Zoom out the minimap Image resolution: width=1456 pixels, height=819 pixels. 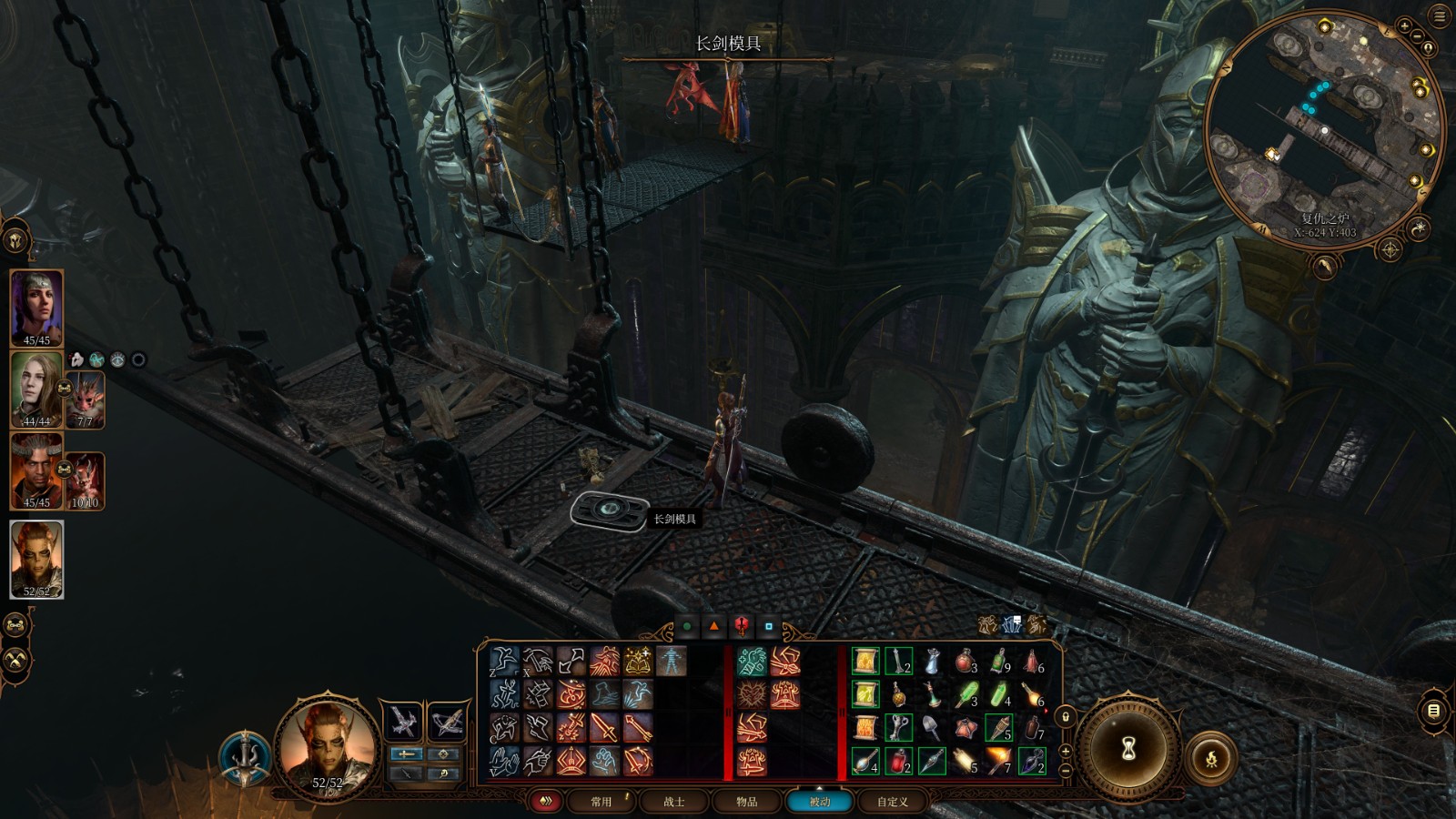pos(1419,36)
